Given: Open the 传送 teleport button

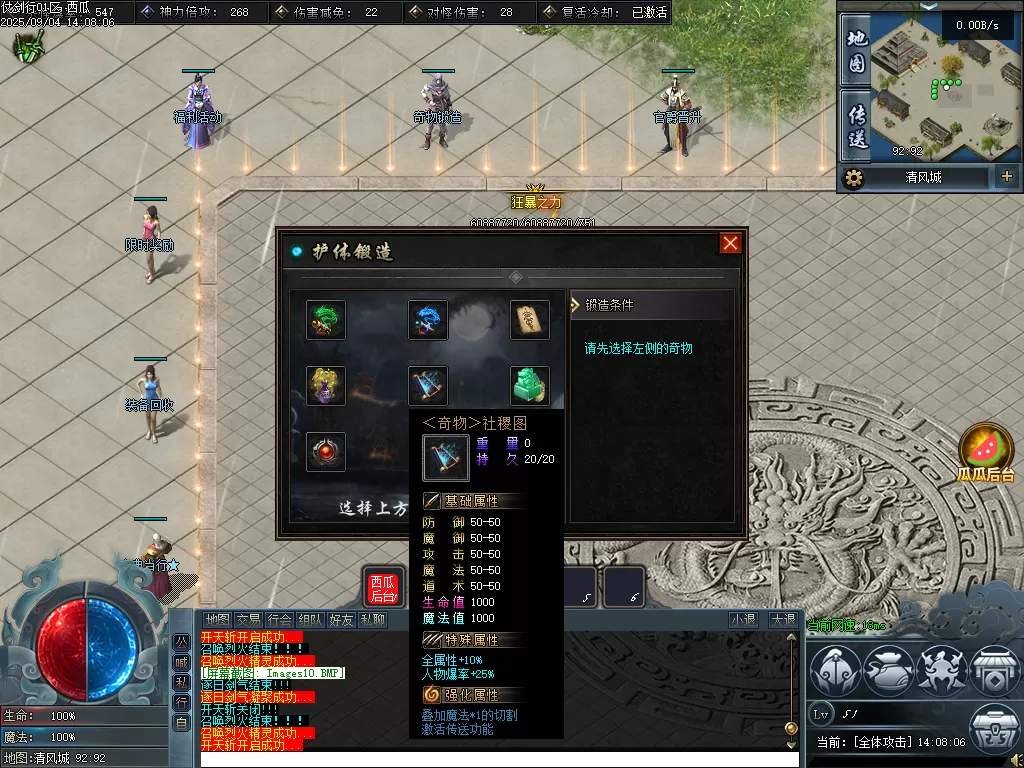Looking at the screenshot, I should click(x=856, y=125).
